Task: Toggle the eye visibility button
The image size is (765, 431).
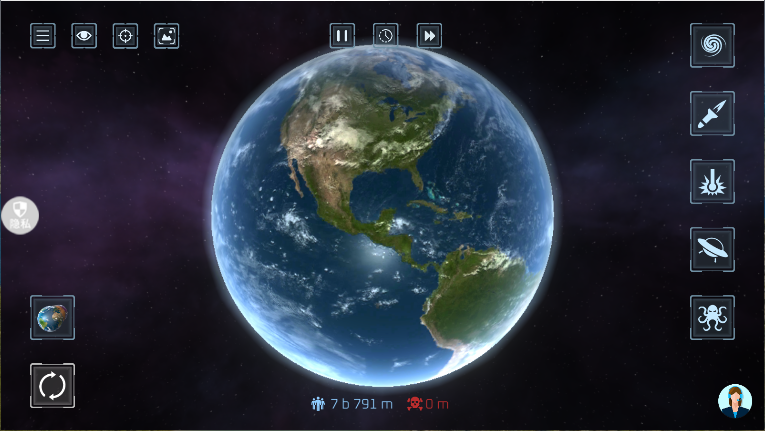Action: tap(84, 36)
